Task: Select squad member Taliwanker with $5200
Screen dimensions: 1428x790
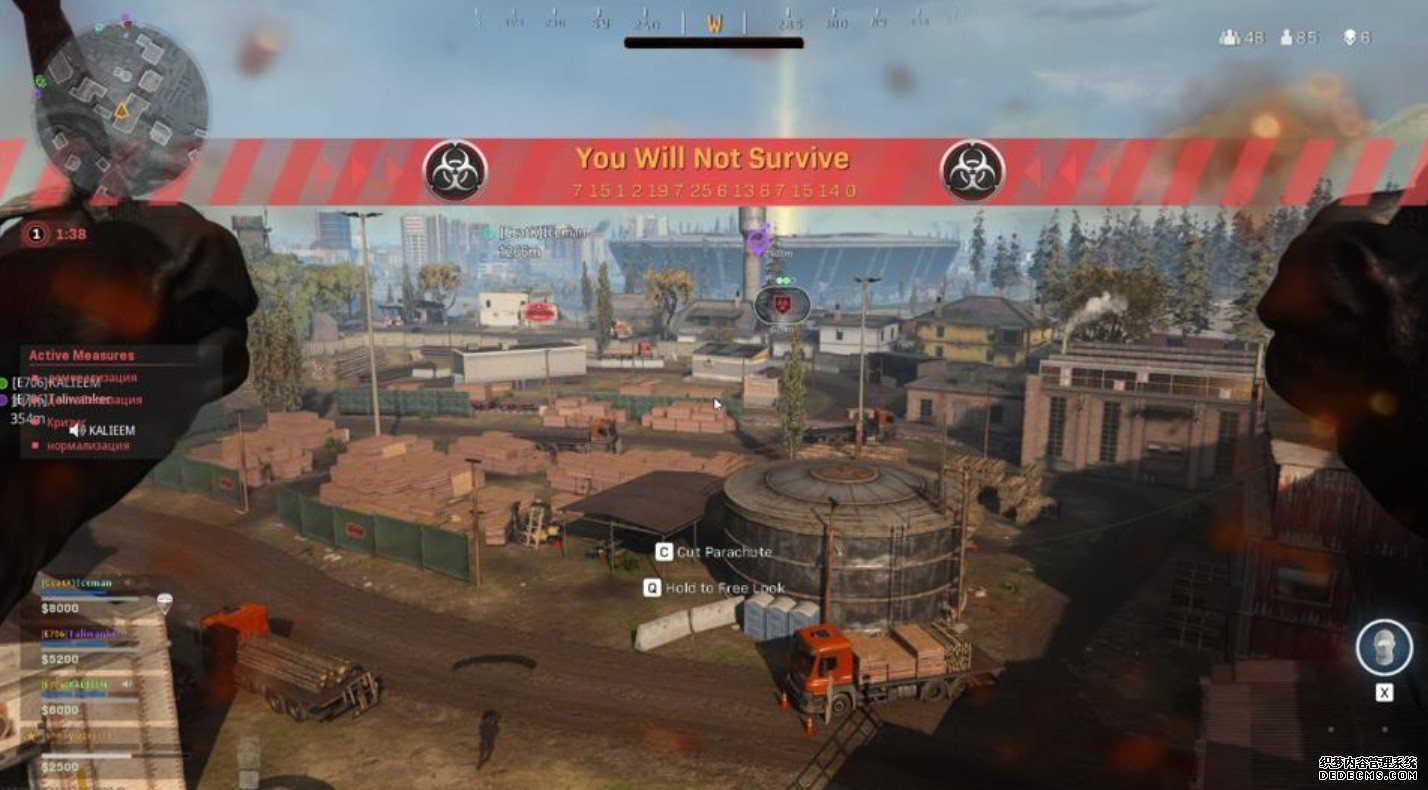Action: (88, 646)
